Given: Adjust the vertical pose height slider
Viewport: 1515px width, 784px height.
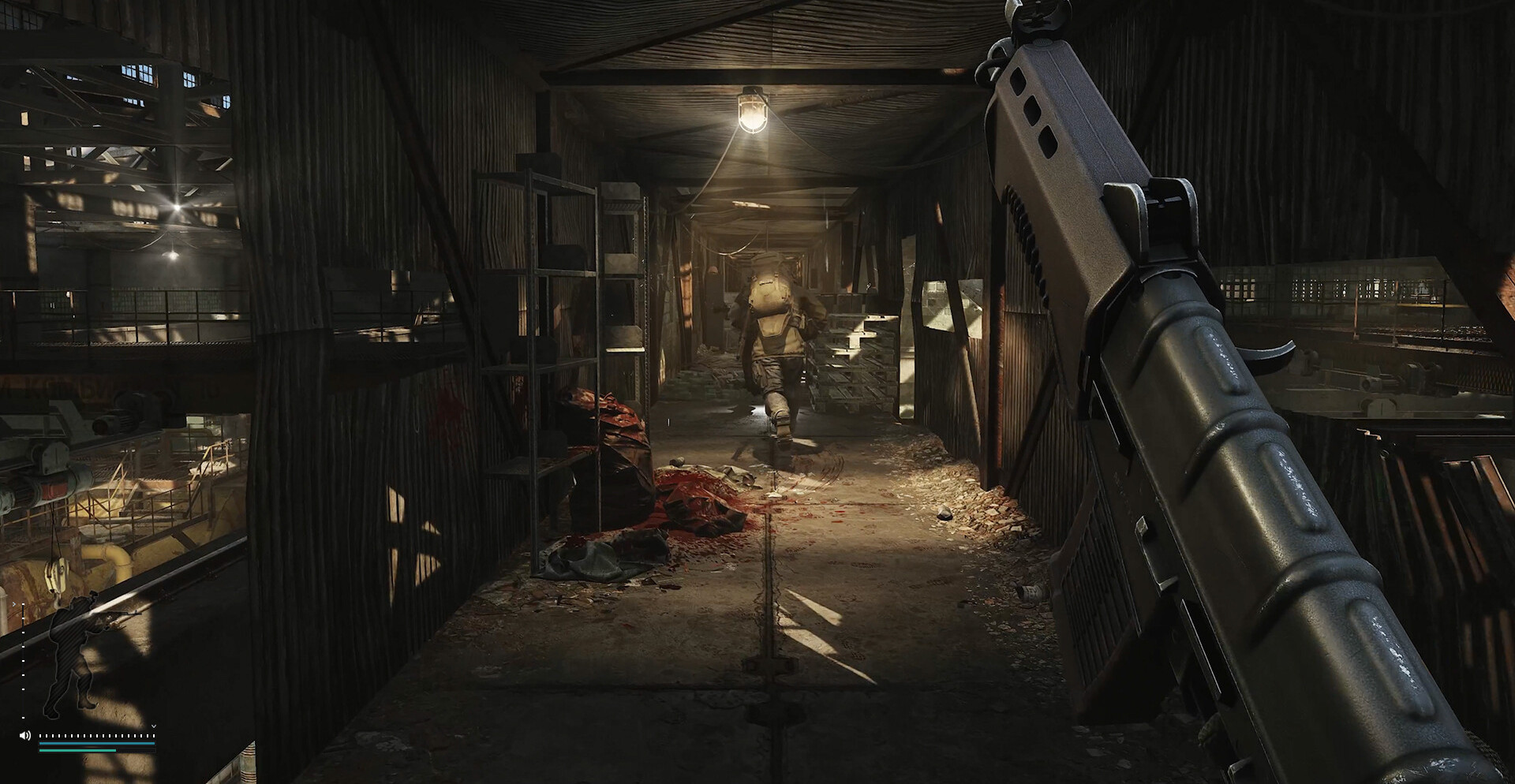Looking at the screenshot, I should (23, 661).
